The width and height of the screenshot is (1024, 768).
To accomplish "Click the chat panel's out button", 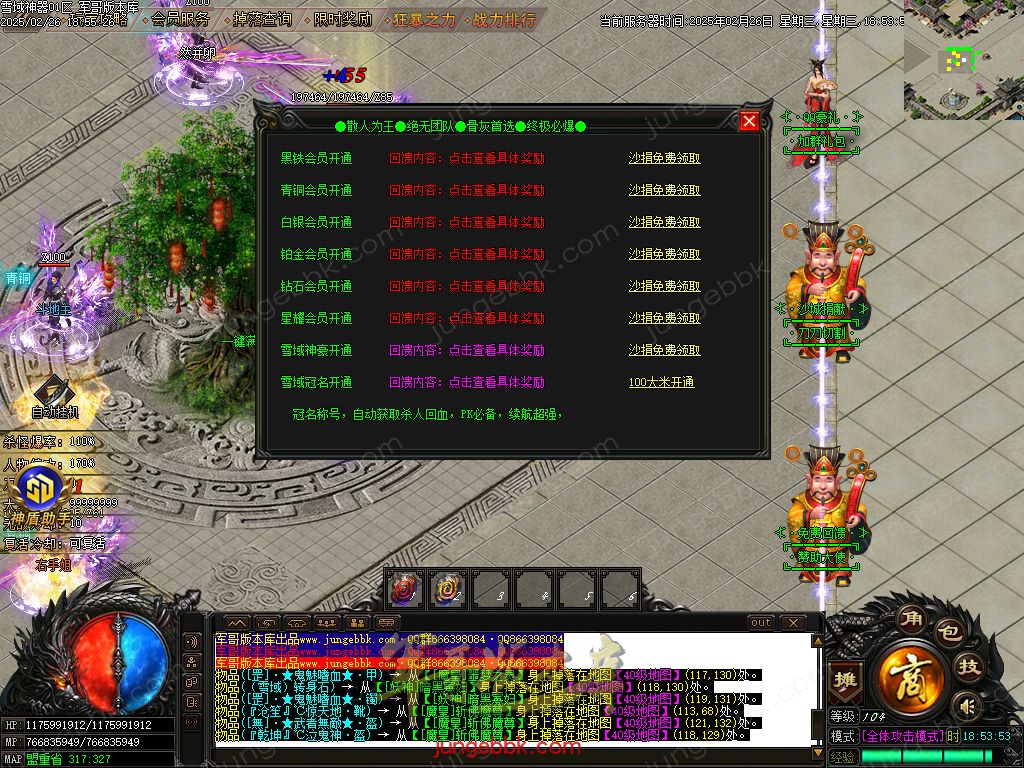I will (761, 623).
